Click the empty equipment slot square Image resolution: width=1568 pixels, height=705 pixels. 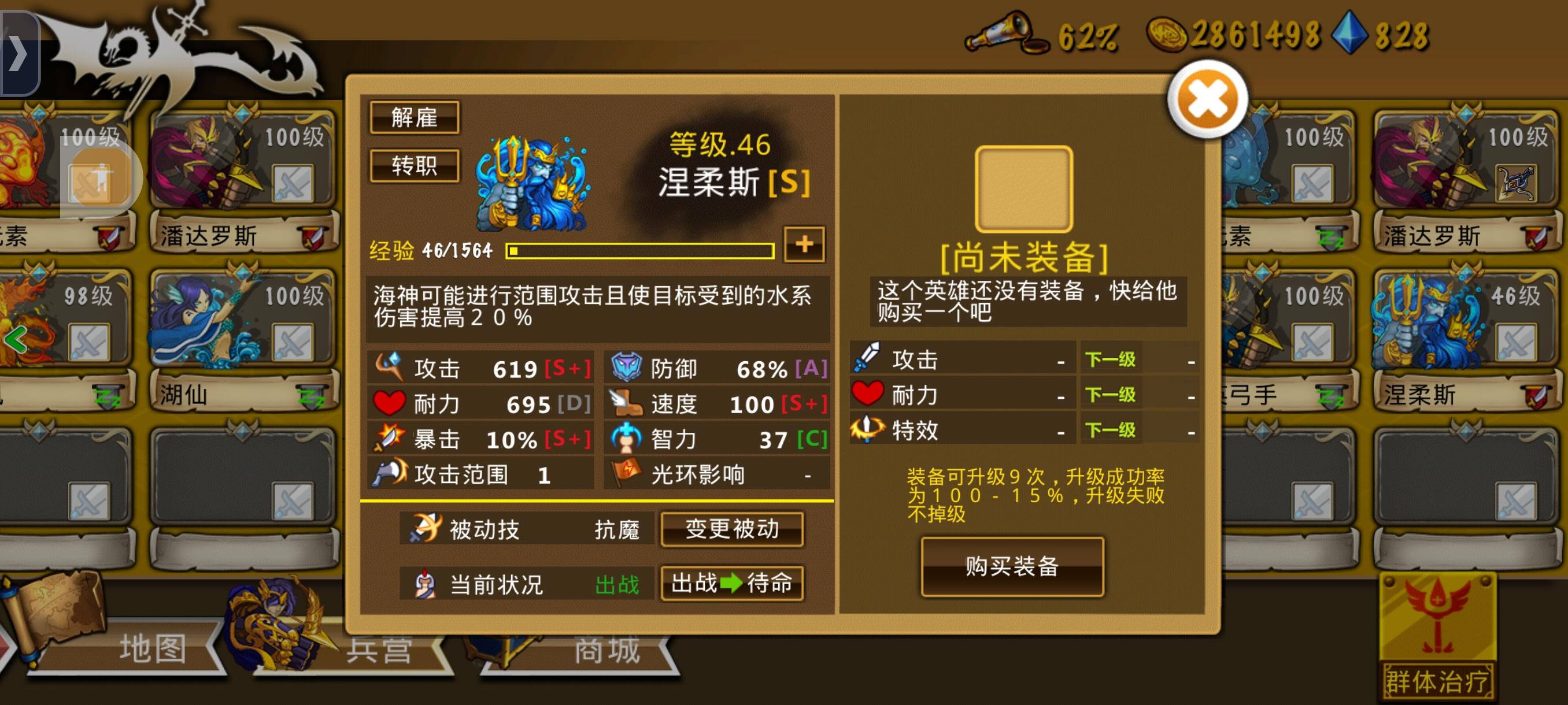coord(1026,188)
